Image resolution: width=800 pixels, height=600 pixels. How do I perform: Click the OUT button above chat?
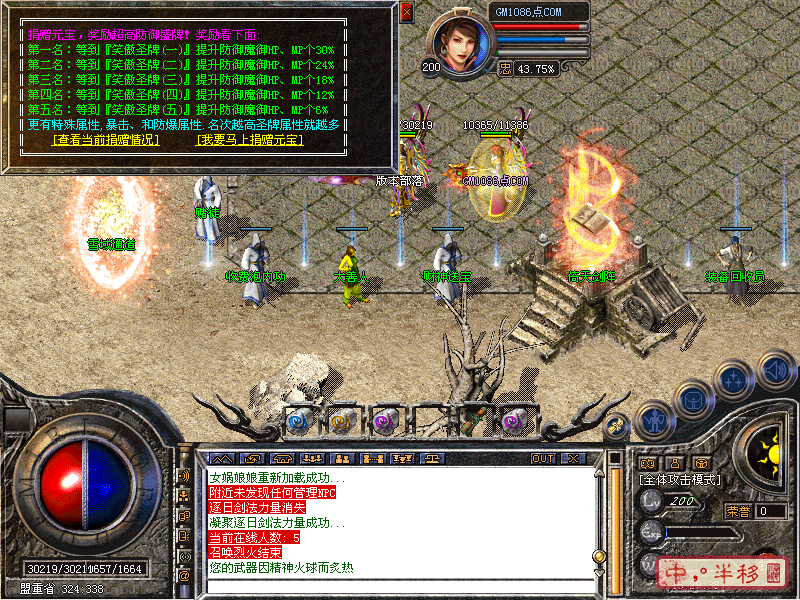[x=542, y=458]
